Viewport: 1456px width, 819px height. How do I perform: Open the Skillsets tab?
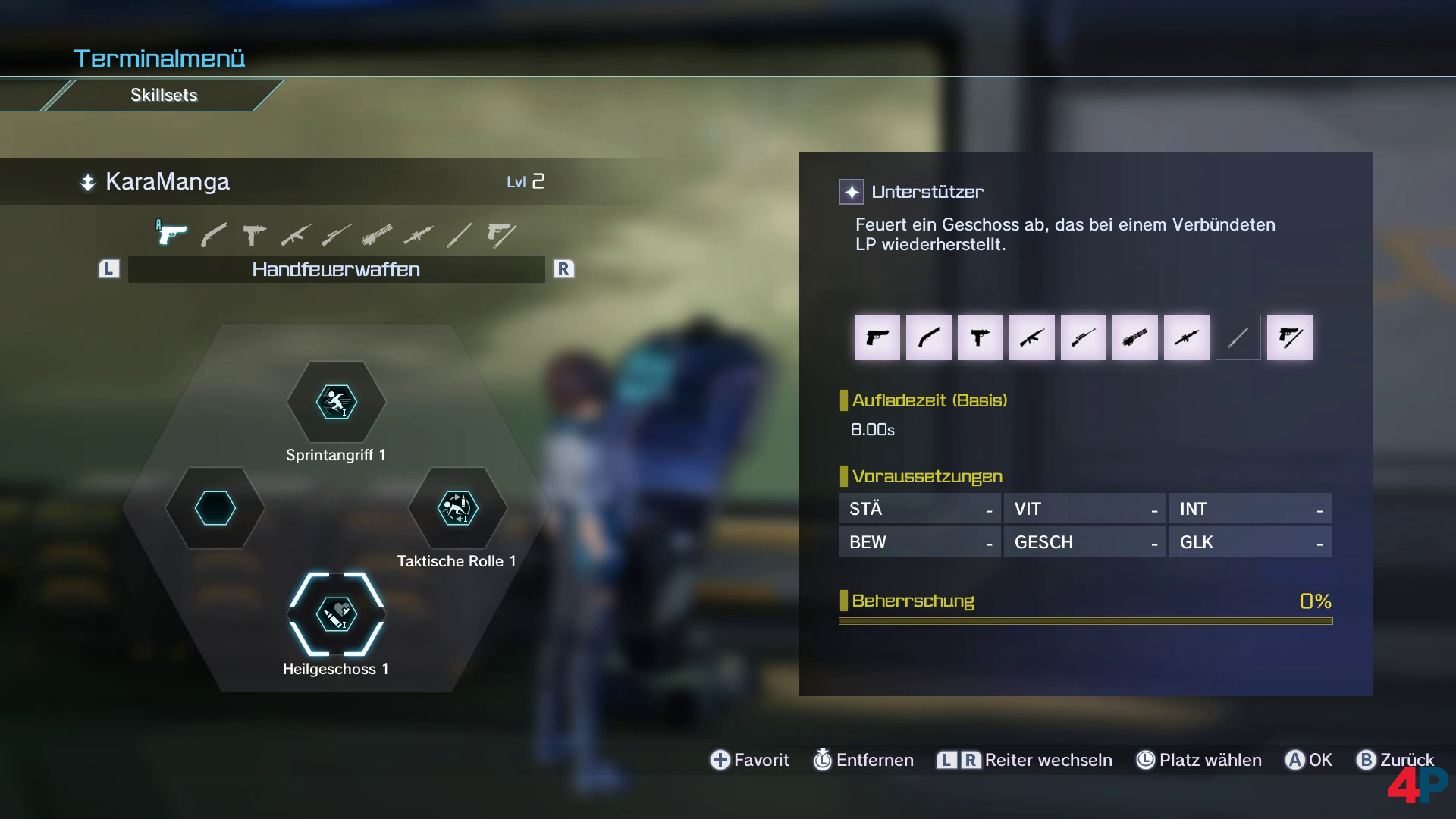(164, 96)
